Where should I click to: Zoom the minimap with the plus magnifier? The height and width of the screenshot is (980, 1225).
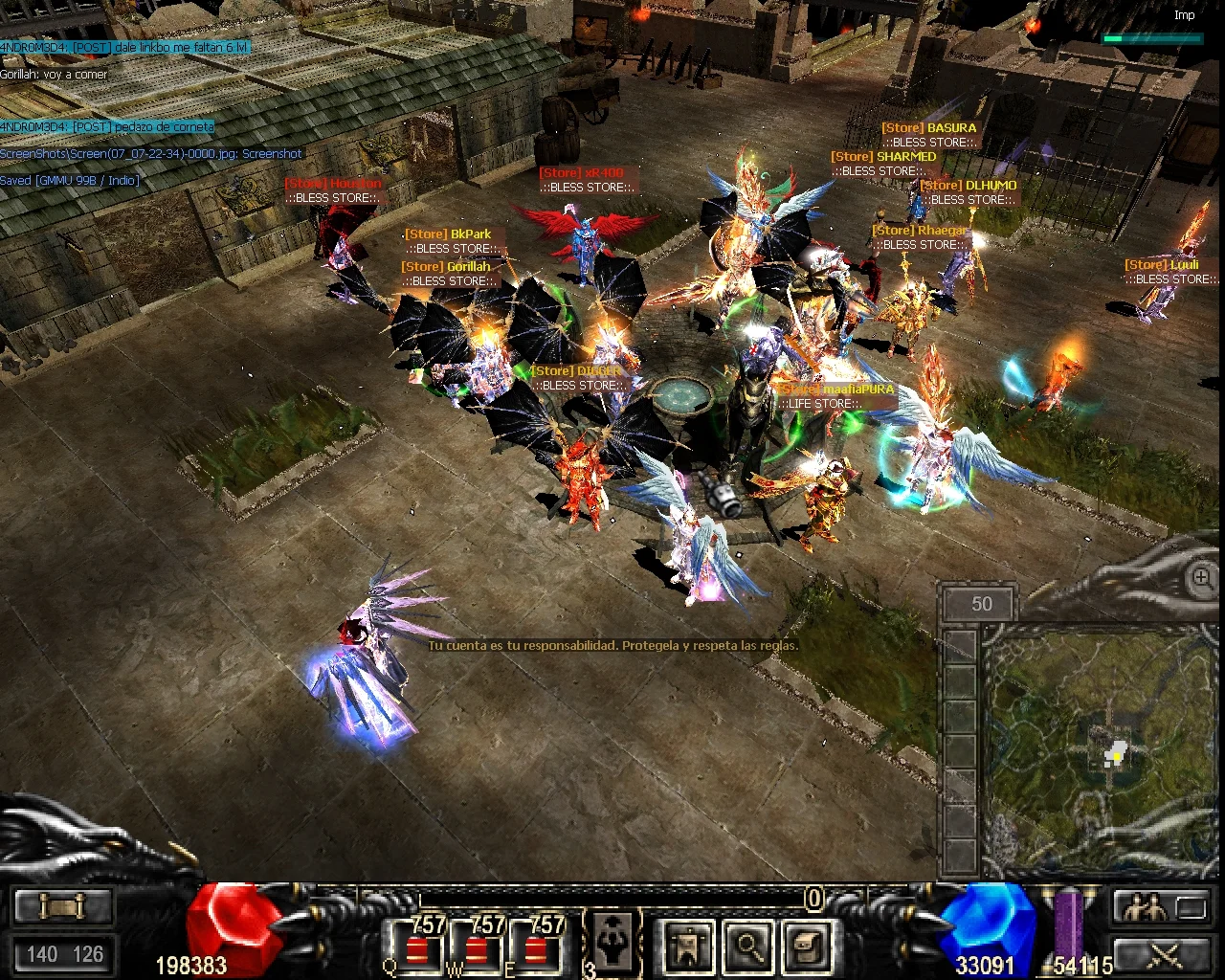click(x=1202, y=578)
